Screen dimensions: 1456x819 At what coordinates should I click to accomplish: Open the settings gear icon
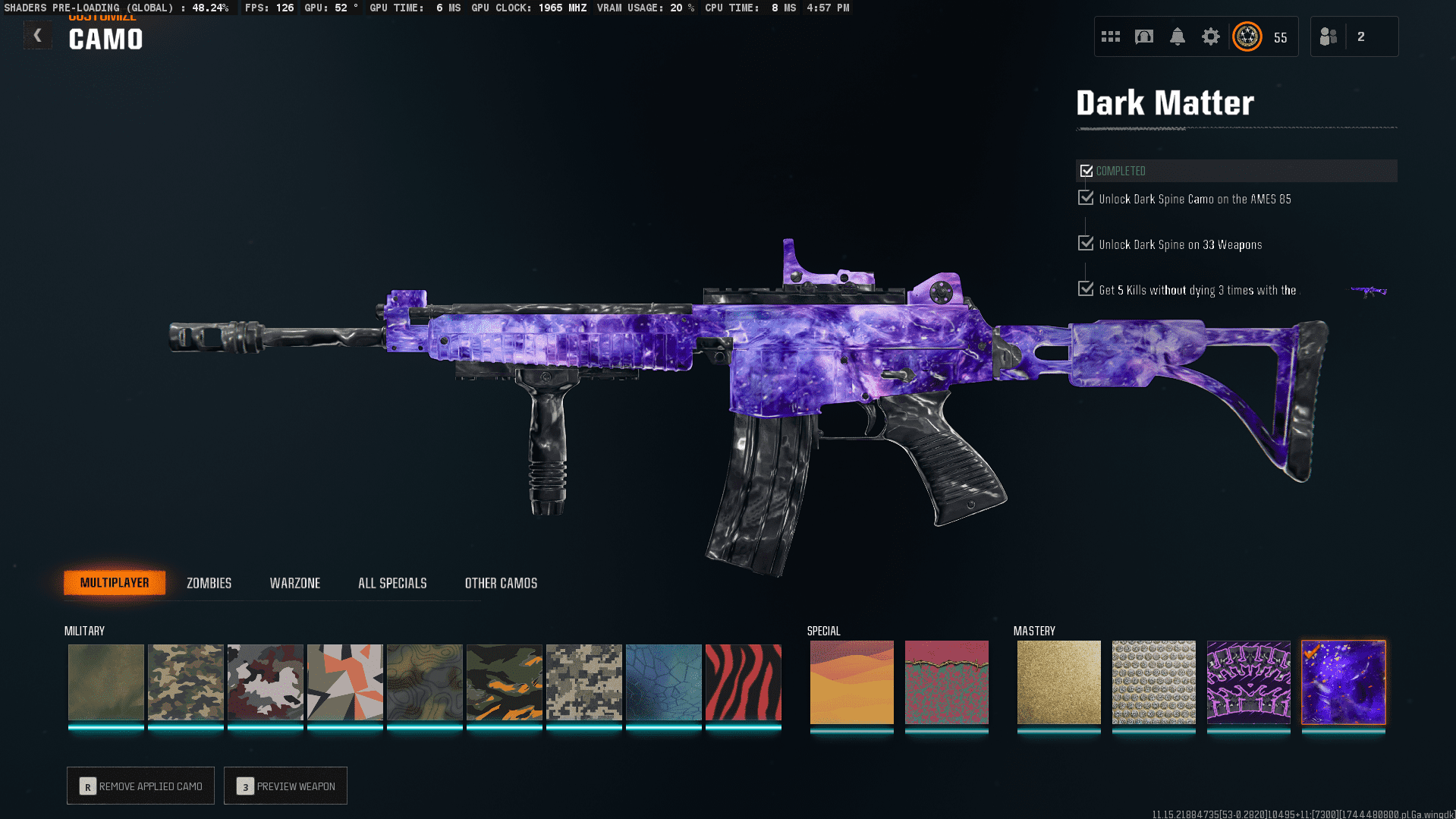coord(1210,36)
